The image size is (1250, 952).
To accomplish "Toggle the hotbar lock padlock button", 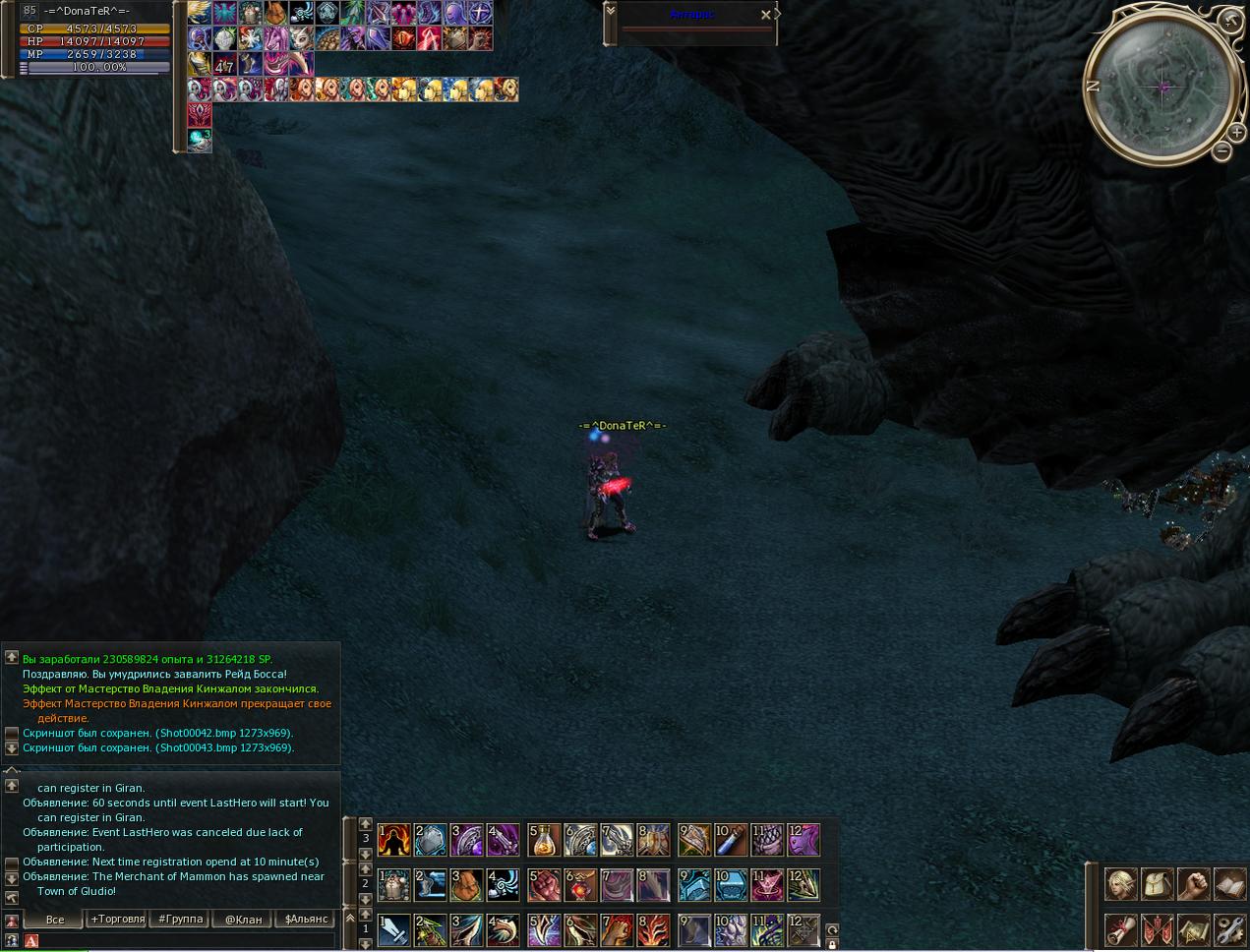I will tap(832, 944).
